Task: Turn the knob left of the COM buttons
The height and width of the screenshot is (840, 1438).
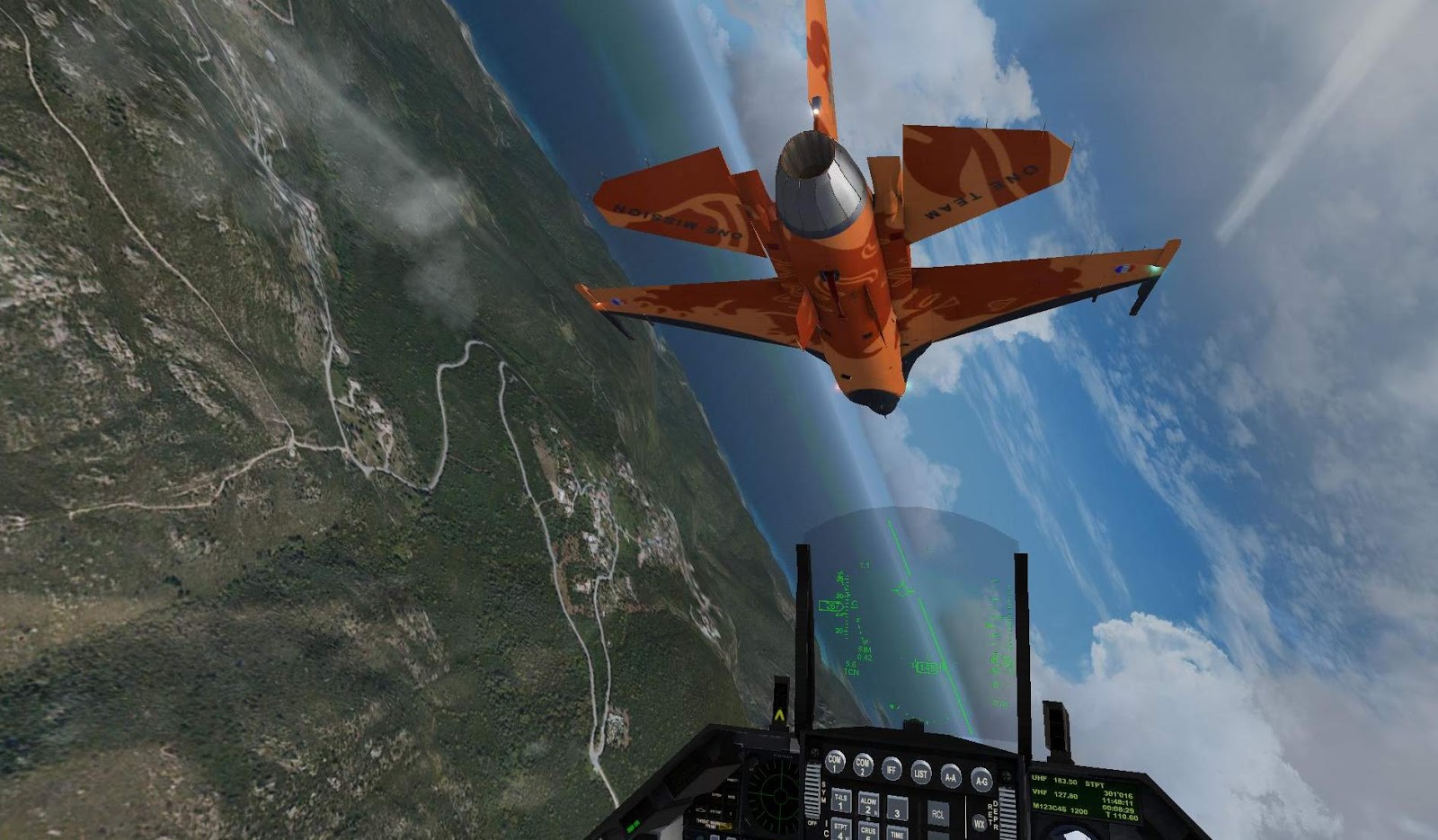Action: (816, 753)
